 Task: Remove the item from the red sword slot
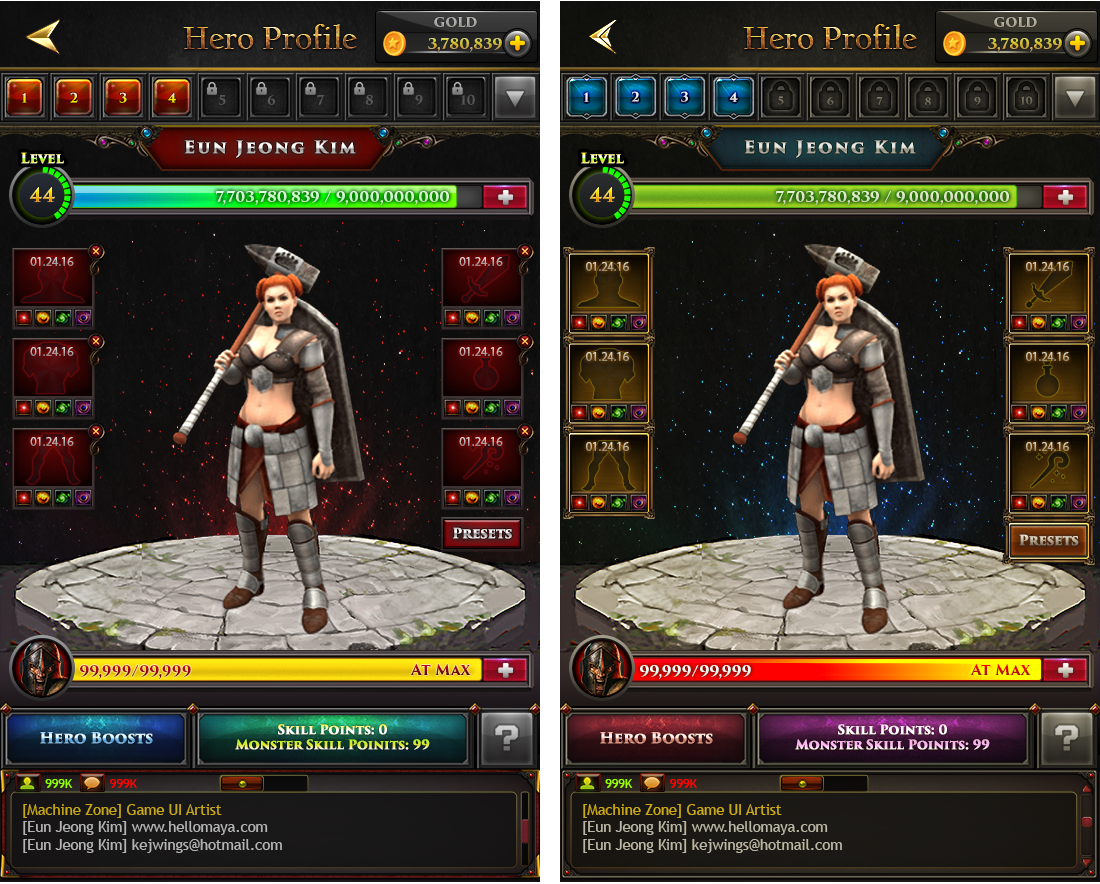(525, 251)
